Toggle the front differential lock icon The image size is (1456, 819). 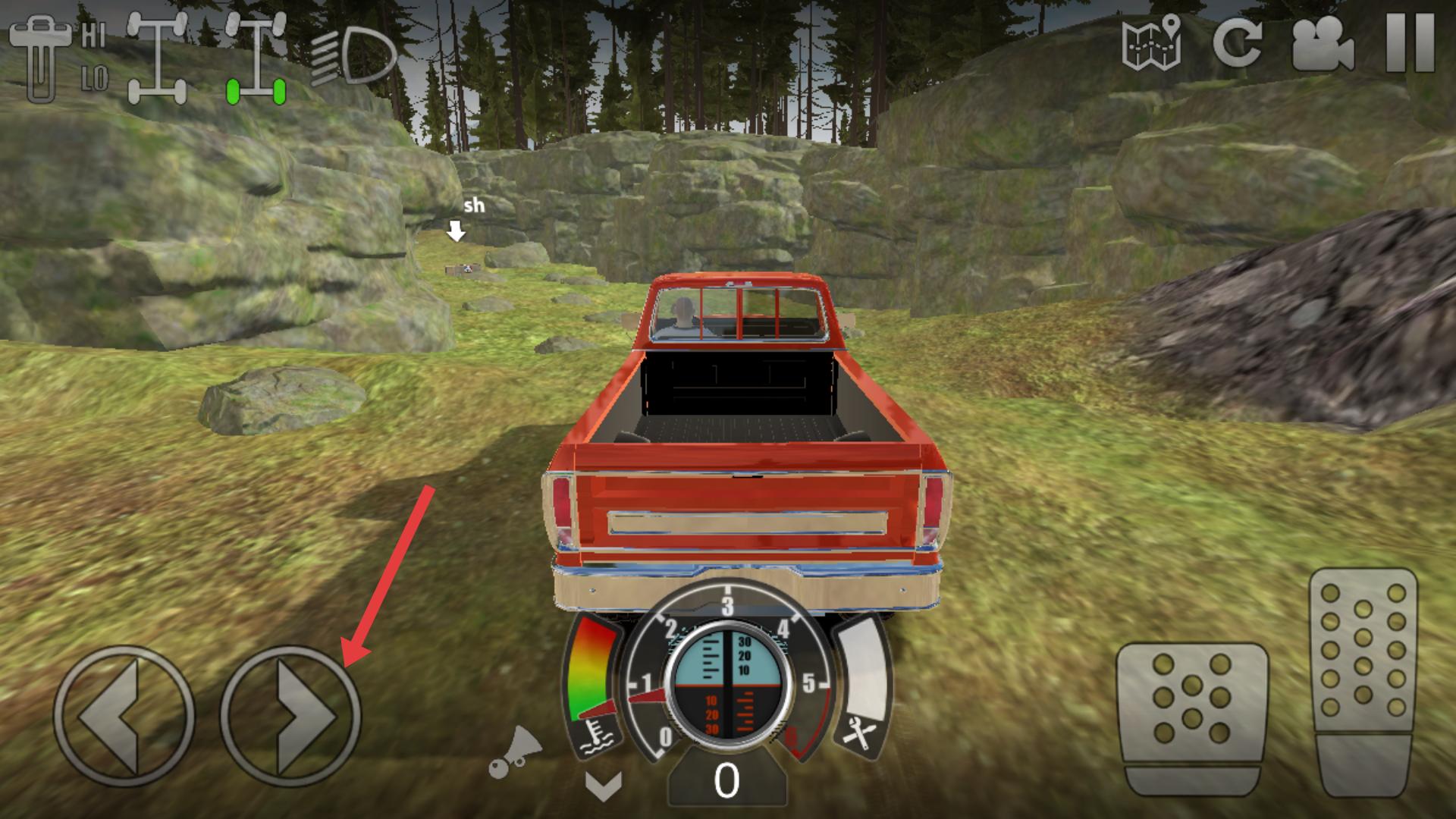157,58
